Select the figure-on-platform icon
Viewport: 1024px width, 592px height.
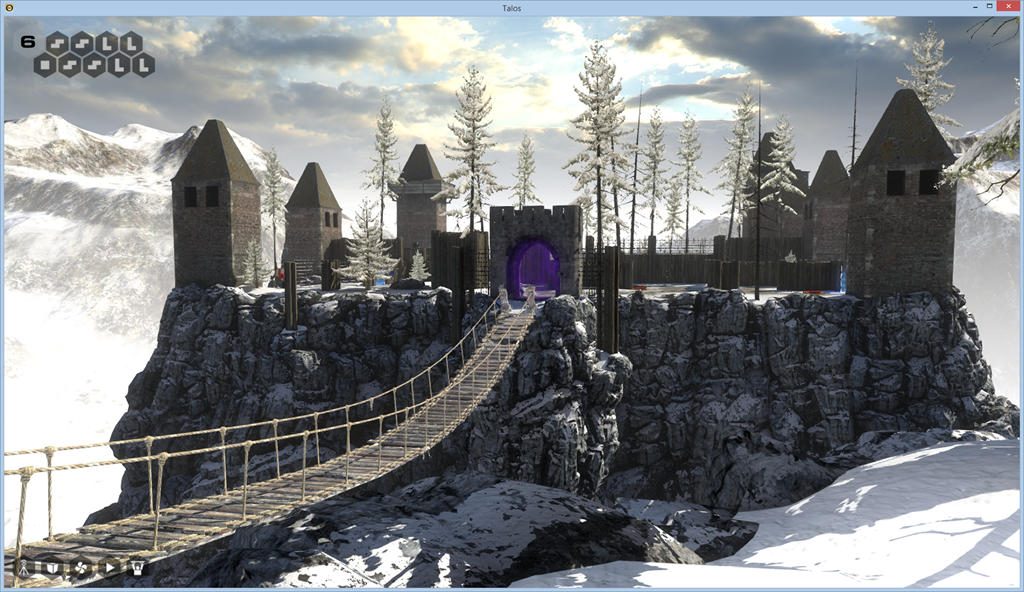(137, 568)
